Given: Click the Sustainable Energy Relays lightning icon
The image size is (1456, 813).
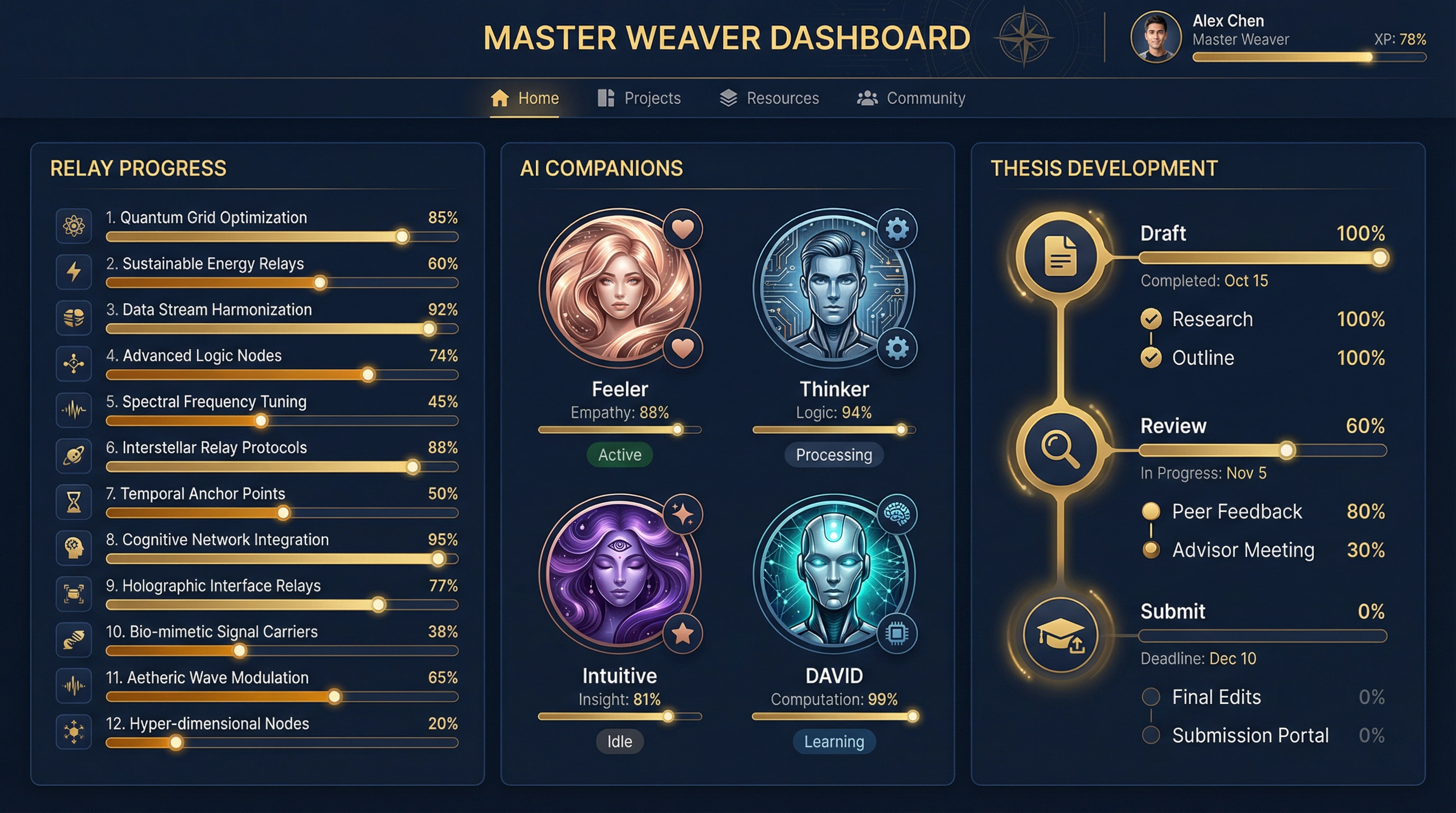Looking at the screenshot, I should pos(74,272).
